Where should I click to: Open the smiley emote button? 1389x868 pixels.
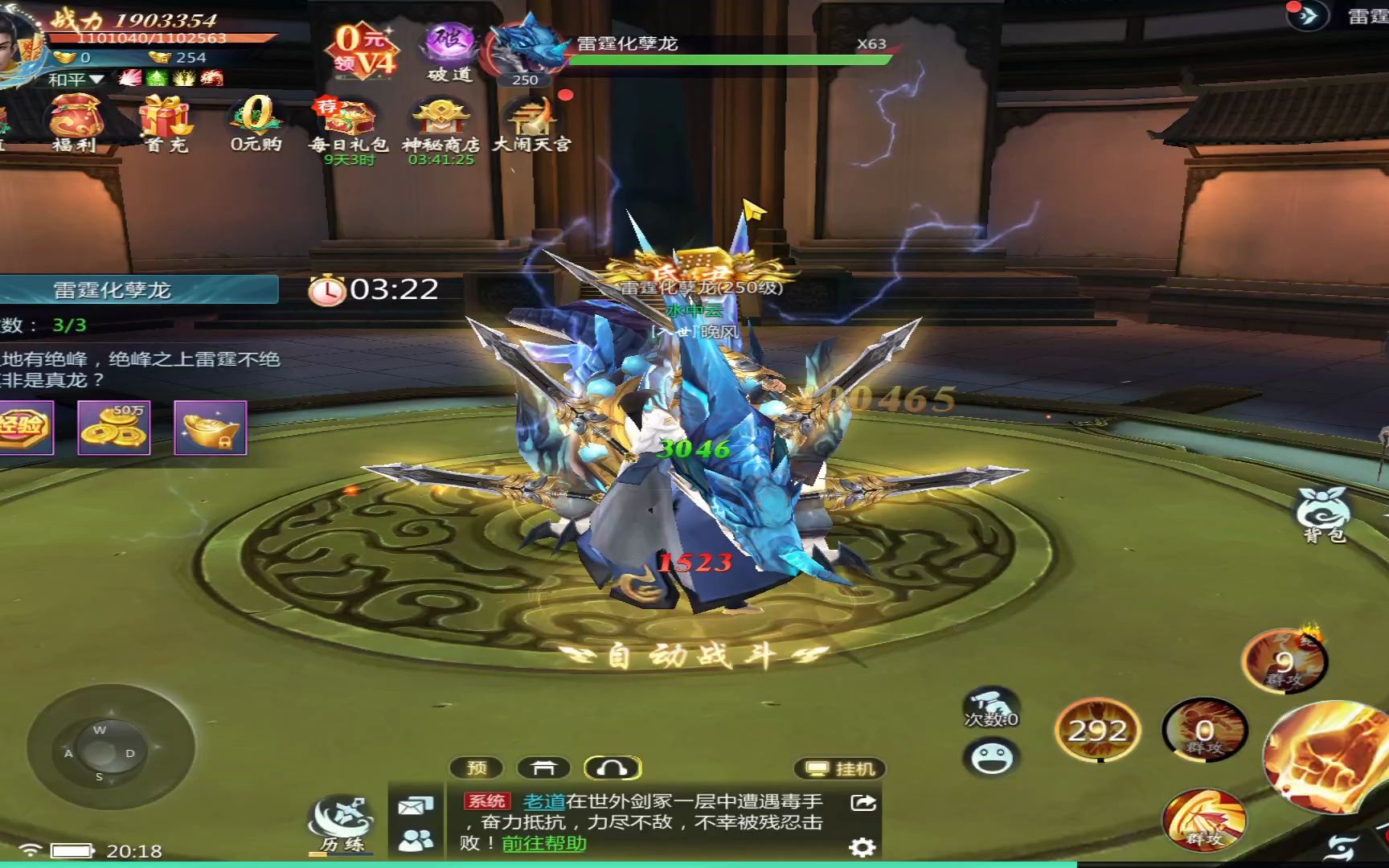(x=991, y=758)
